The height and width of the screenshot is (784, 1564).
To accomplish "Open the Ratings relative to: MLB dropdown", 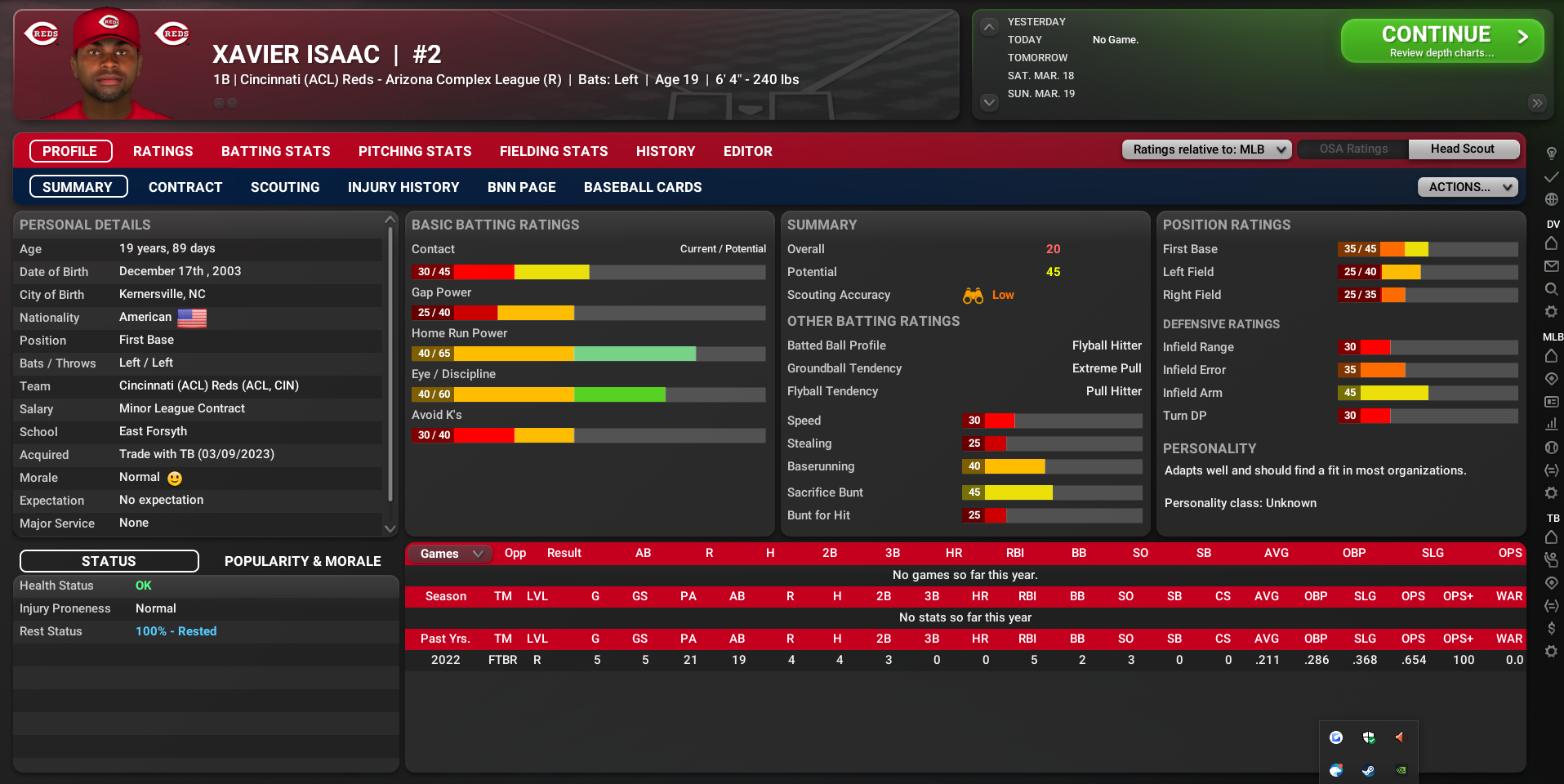I will (x=1205, y=149).
